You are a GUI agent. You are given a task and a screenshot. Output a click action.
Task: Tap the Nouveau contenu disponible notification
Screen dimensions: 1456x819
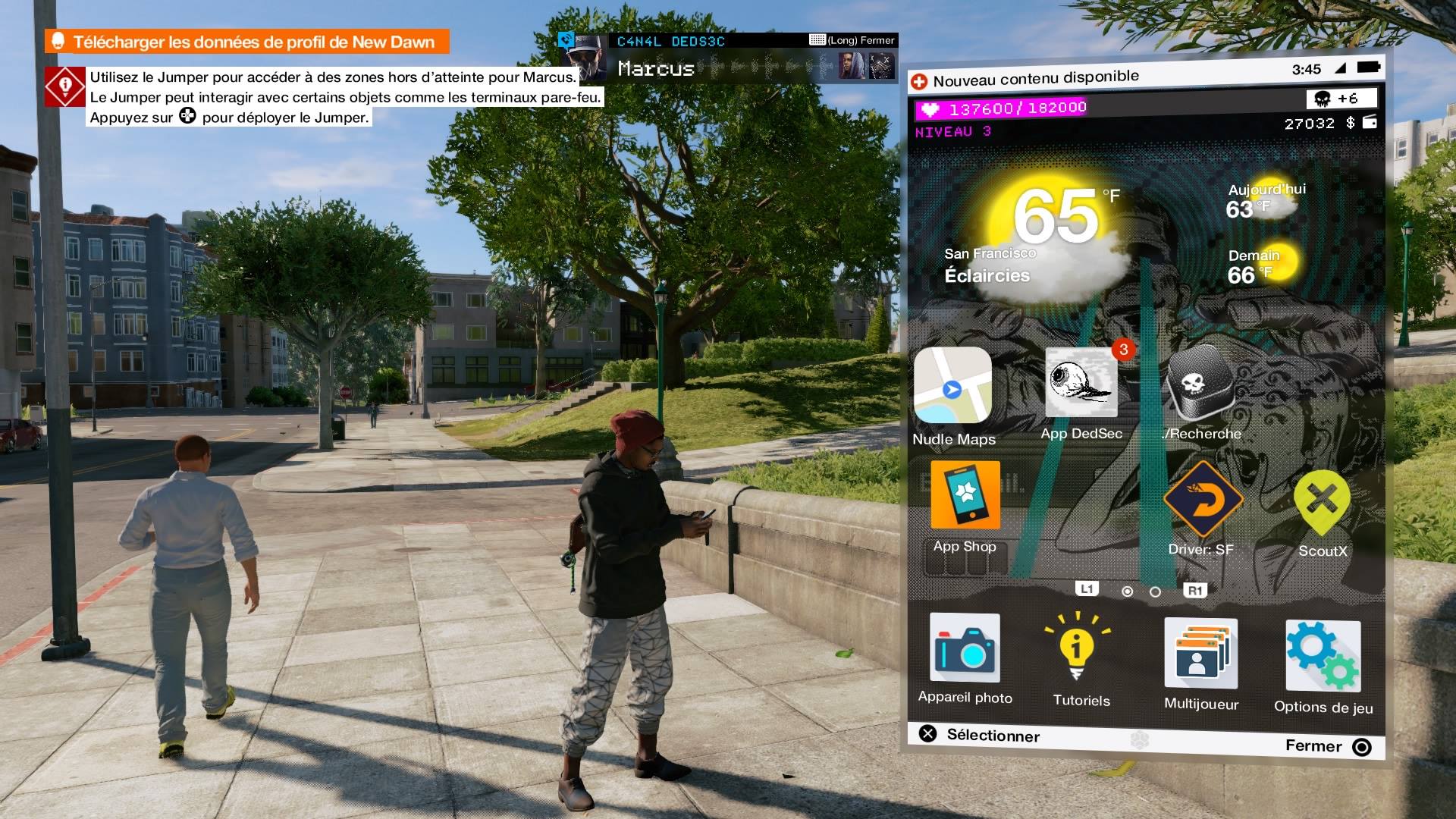1035,79
